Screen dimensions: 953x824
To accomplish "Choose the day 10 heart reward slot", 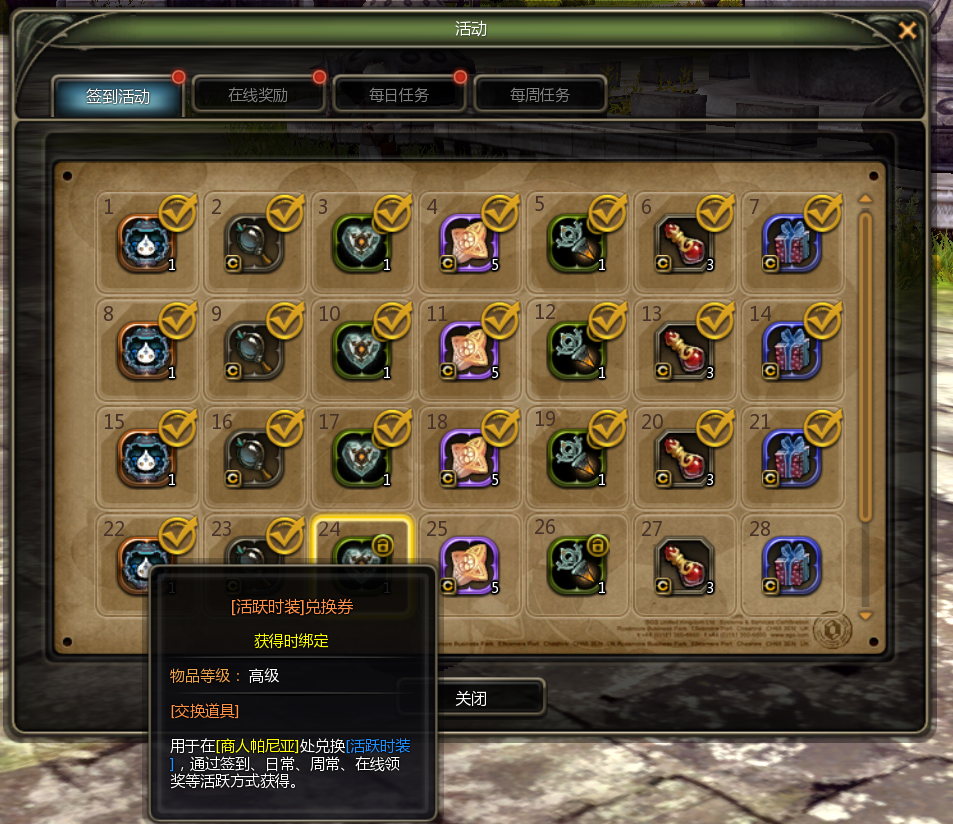I will [x=362, y=350].
